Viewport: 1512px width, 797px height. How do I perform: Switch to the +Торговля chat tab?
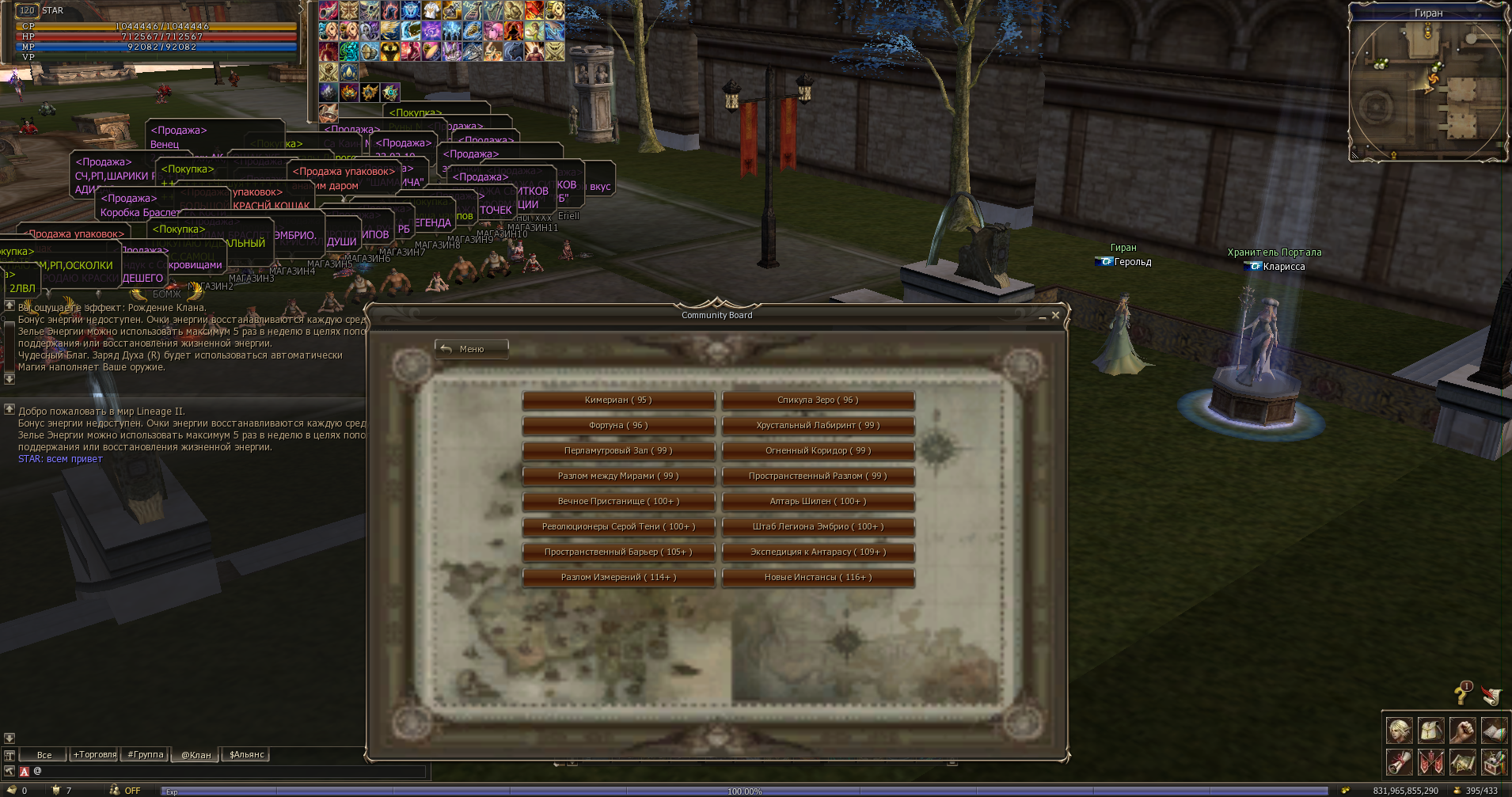tap(95, 755)
